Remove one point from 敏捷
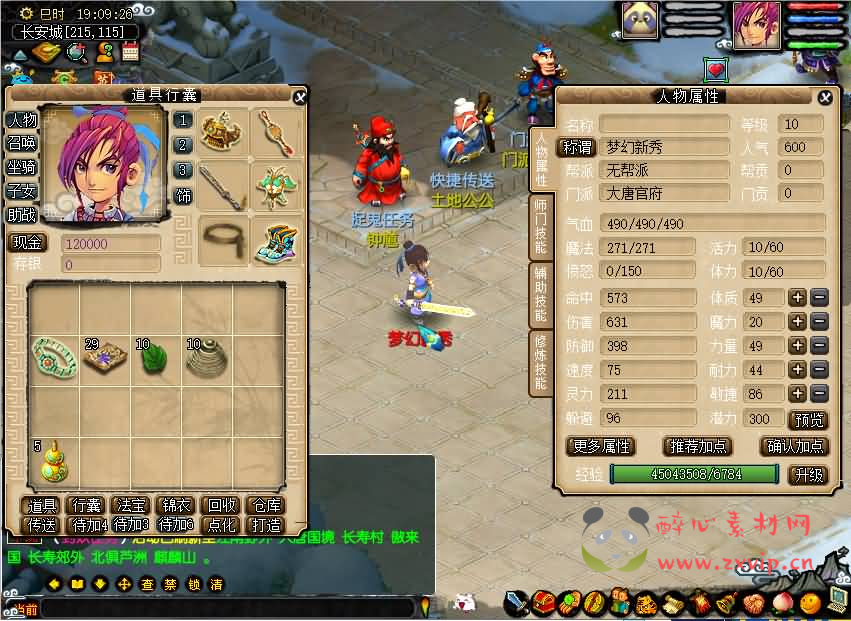Image resolution: width=851 pixels, height=621 pixels. click(818, 395)
